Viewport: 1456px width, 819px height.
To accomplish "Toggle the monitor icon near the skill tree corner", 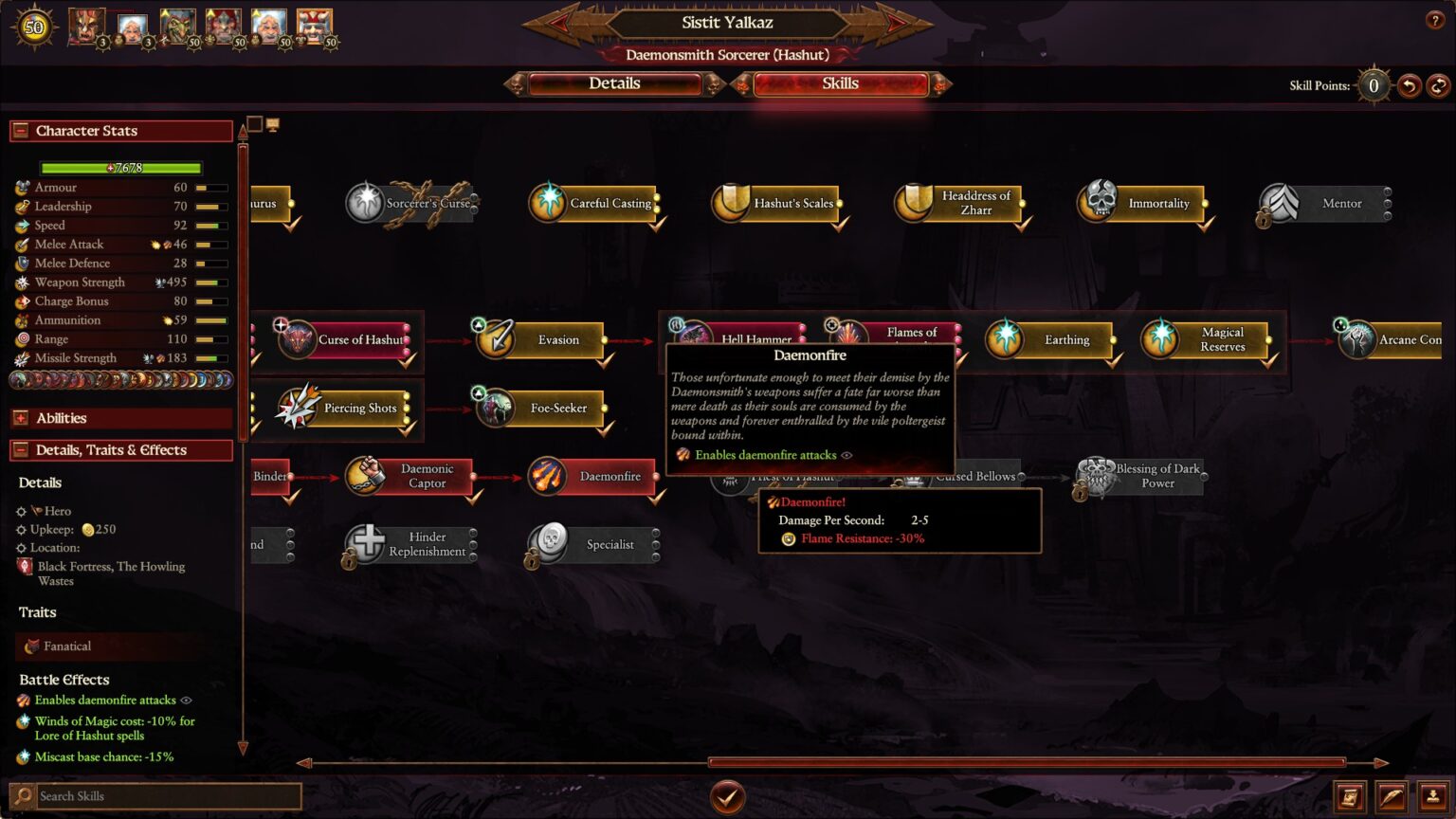I will [x=274, y=122].
